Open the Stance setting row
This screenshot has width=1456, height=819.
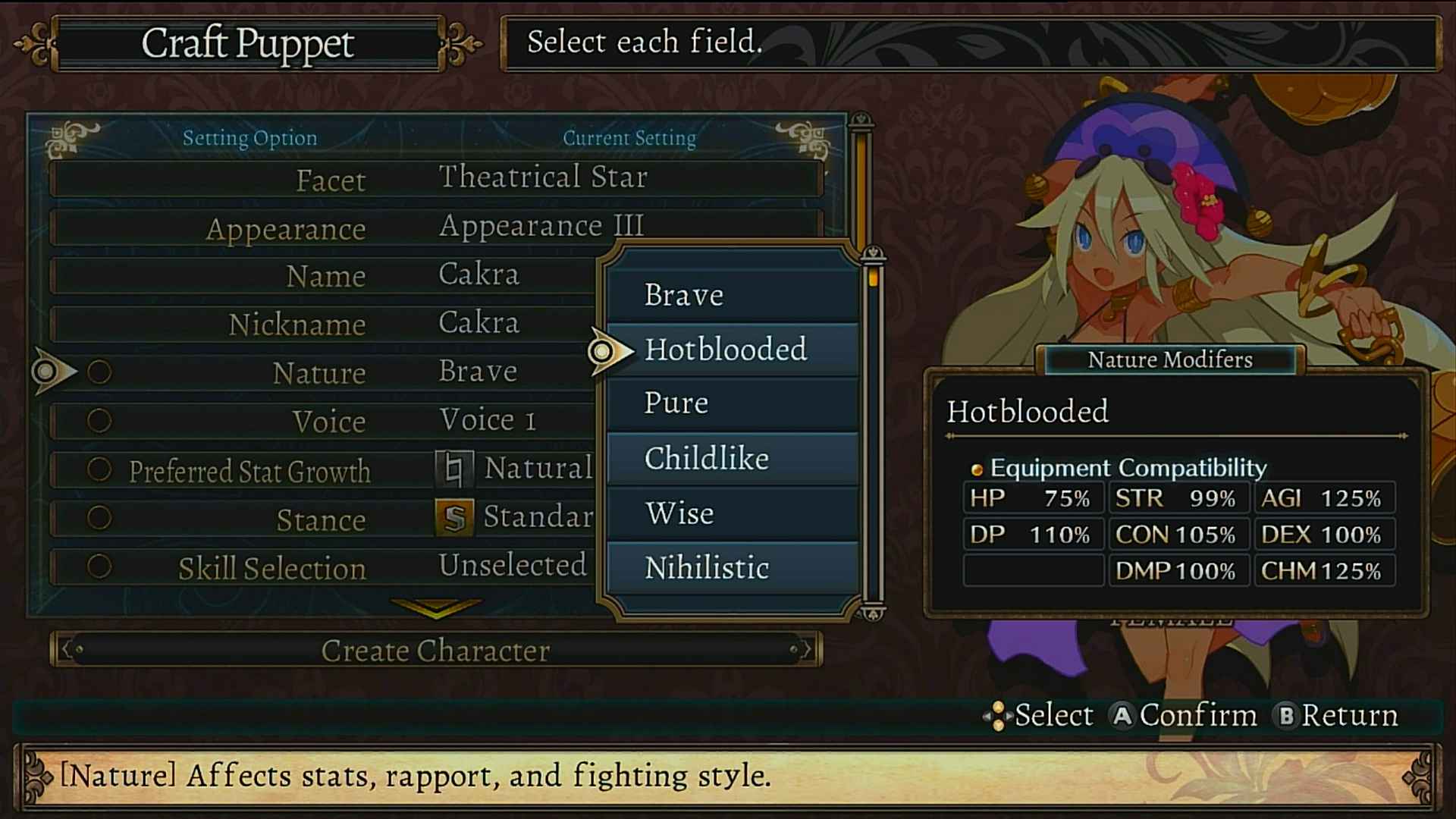326,519
